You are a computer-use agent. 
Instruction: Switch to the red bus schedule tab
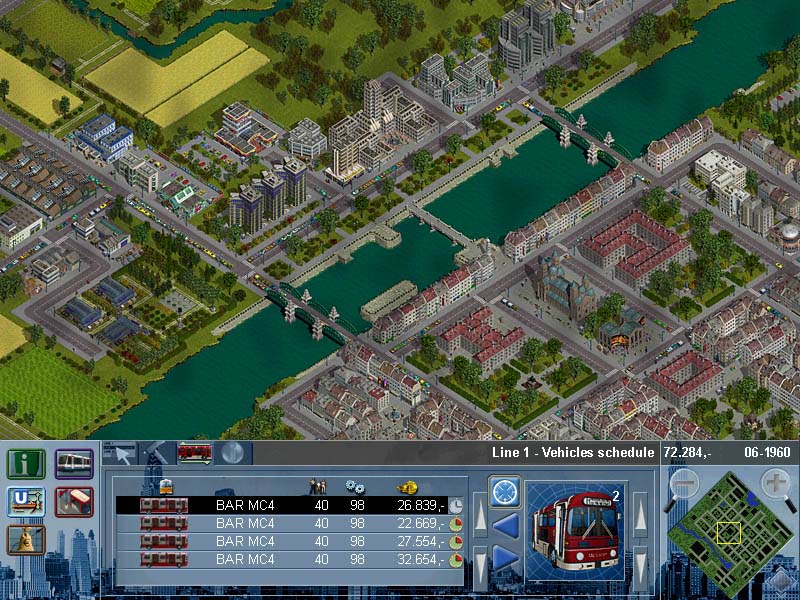tap(194, 453)
